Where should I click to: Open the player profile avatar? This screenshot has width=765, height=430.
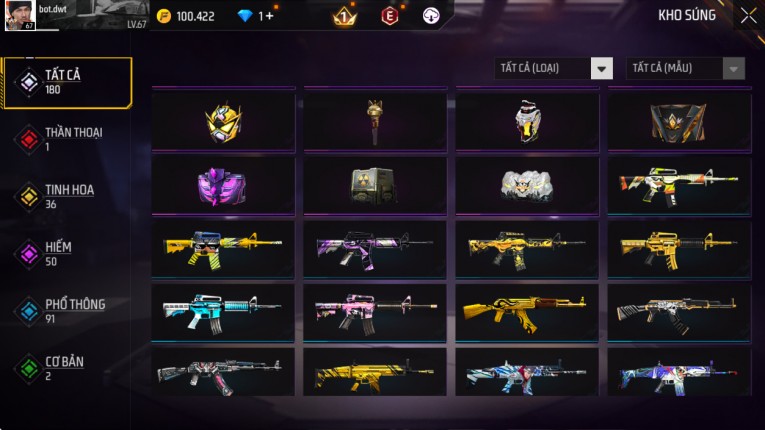pos(19,15)
